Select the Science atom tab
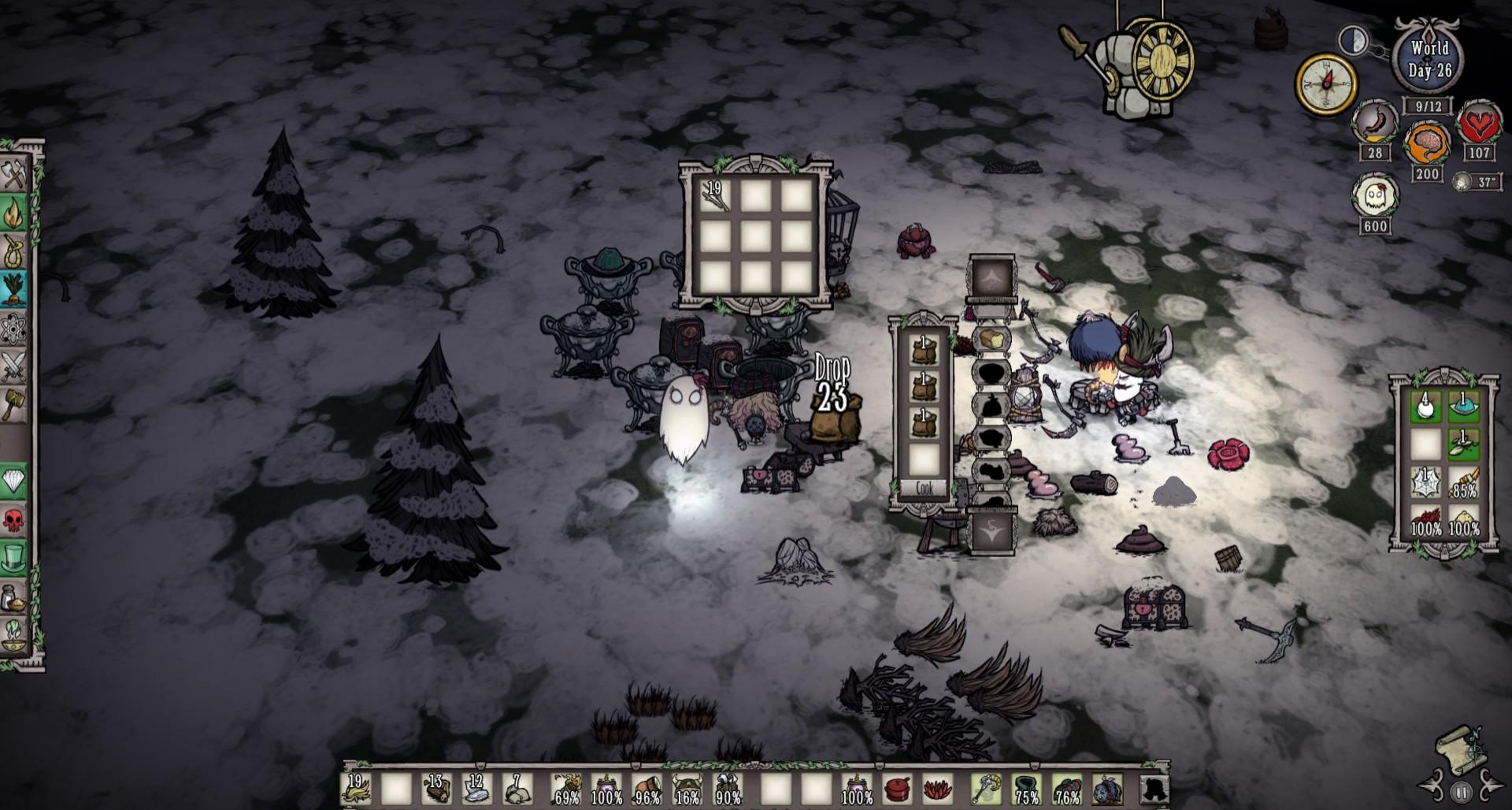 [15, 328]
